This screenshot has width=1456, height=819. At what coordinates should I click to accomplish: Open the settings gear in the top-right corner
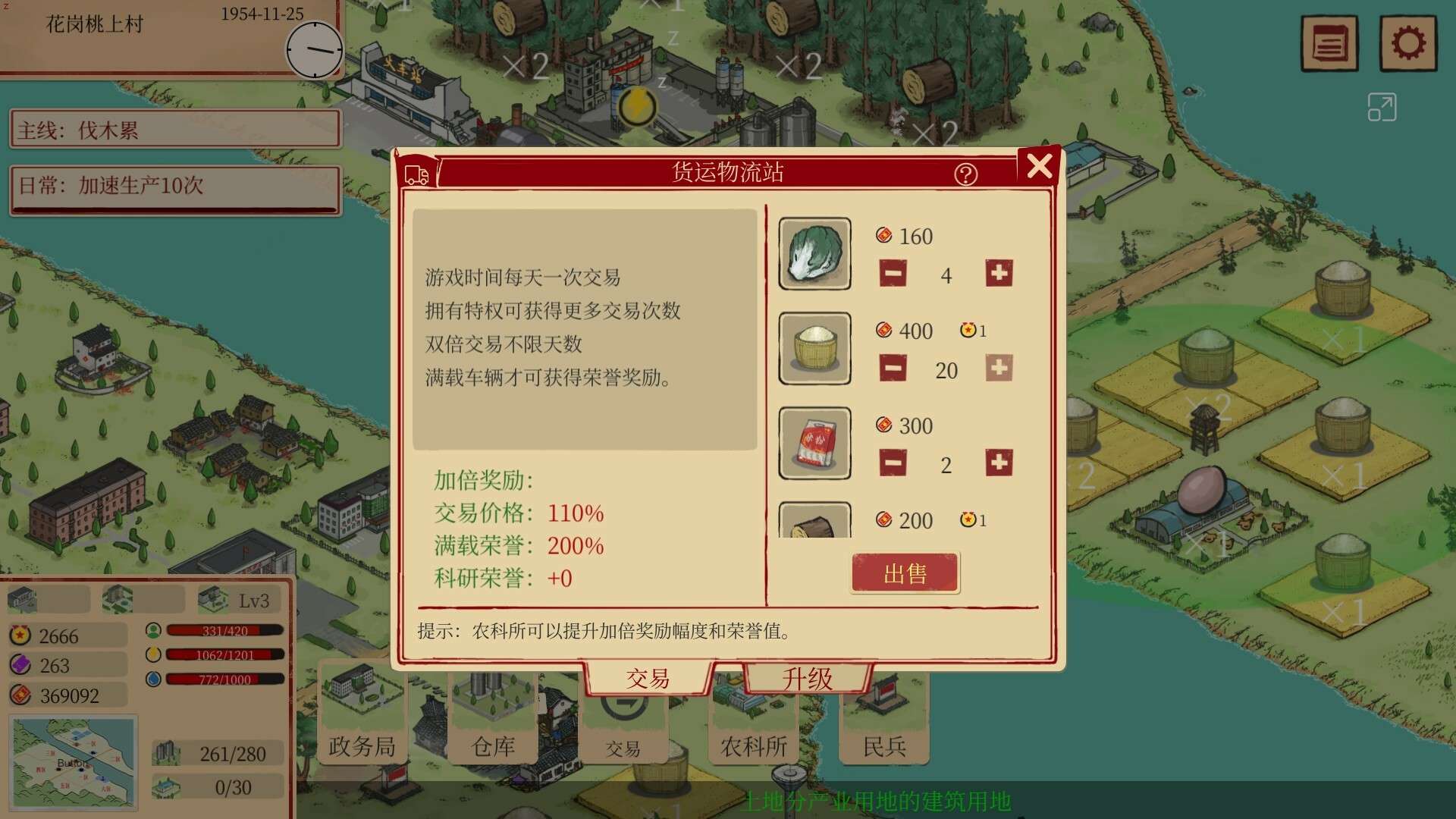click(x=1409, y=43)
